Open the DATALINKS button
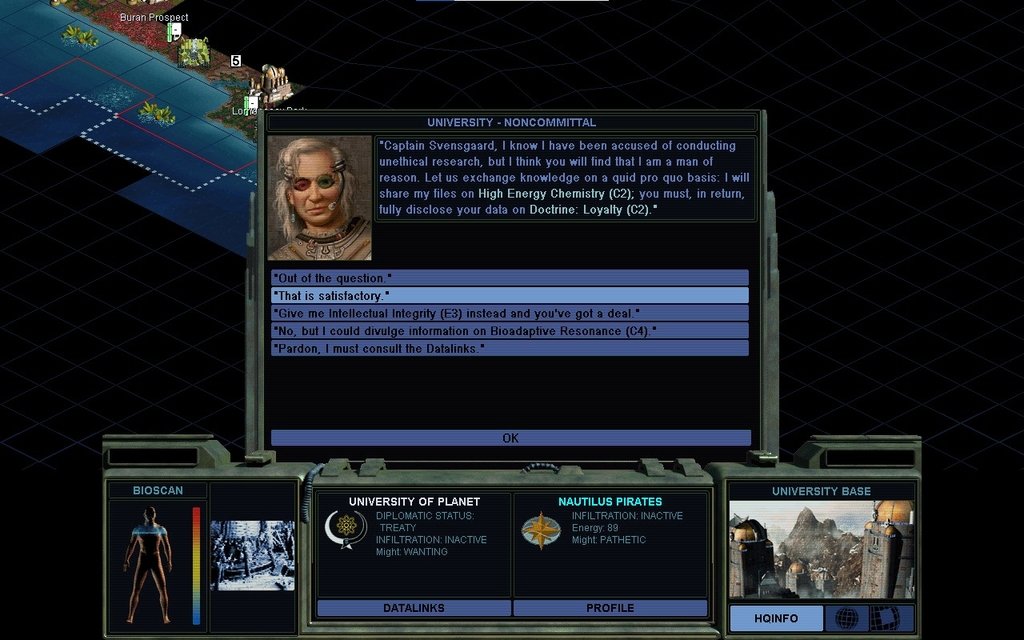Screen dimensions: 1024x640 coord(414,608)
